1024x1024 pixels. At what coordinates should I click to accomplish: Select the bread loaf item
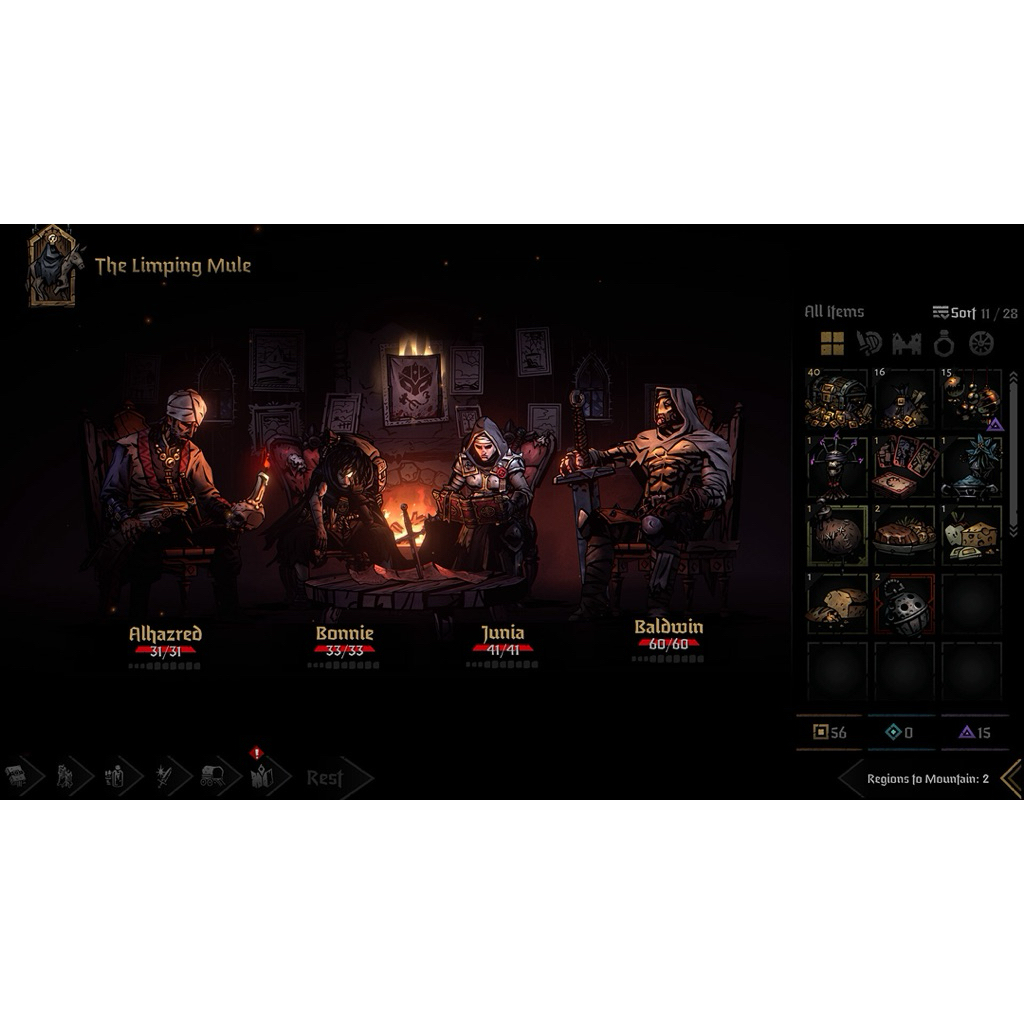(x=837, y=602)
